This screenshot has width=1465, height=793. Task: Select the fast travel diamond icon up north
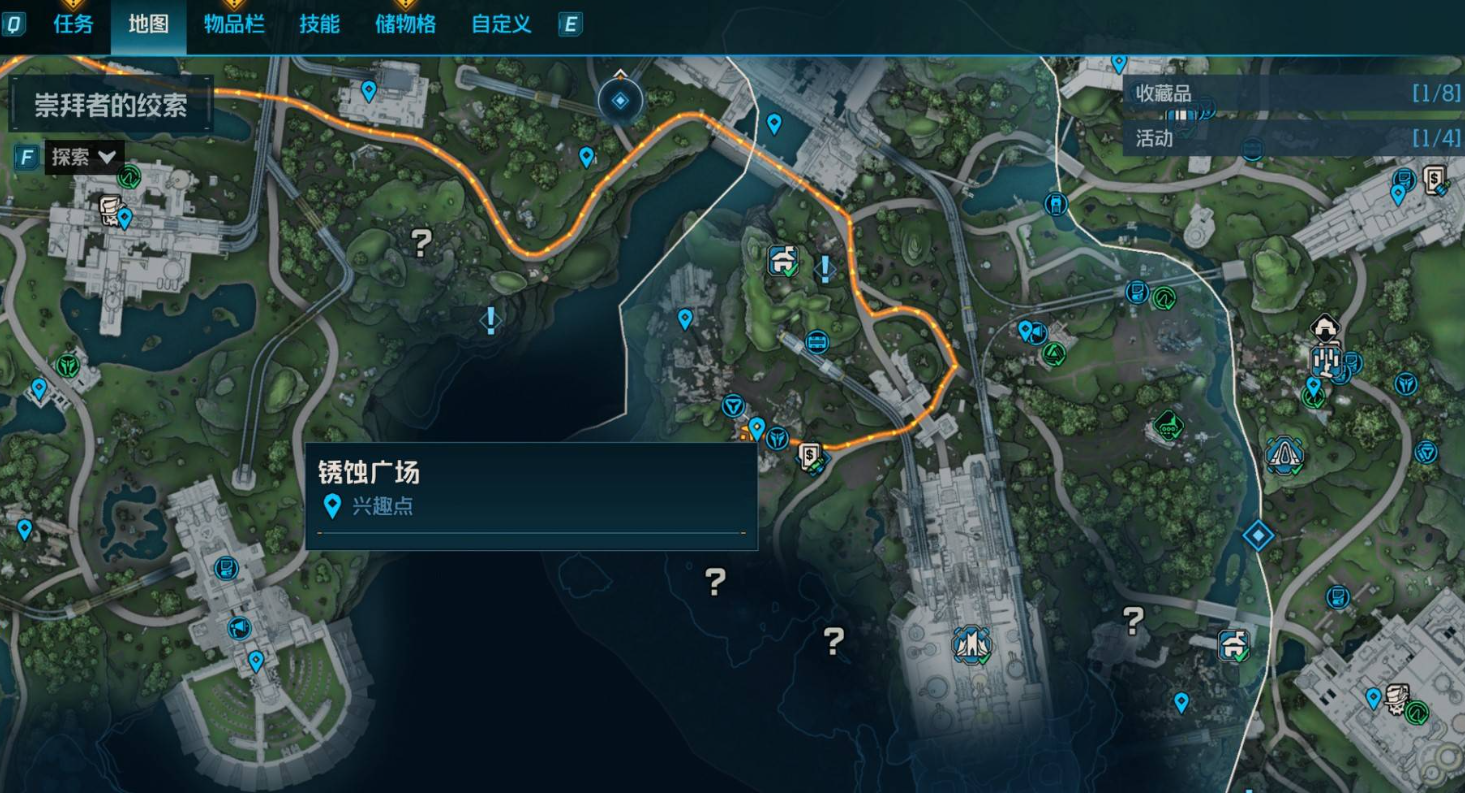[x=618, y=100]
